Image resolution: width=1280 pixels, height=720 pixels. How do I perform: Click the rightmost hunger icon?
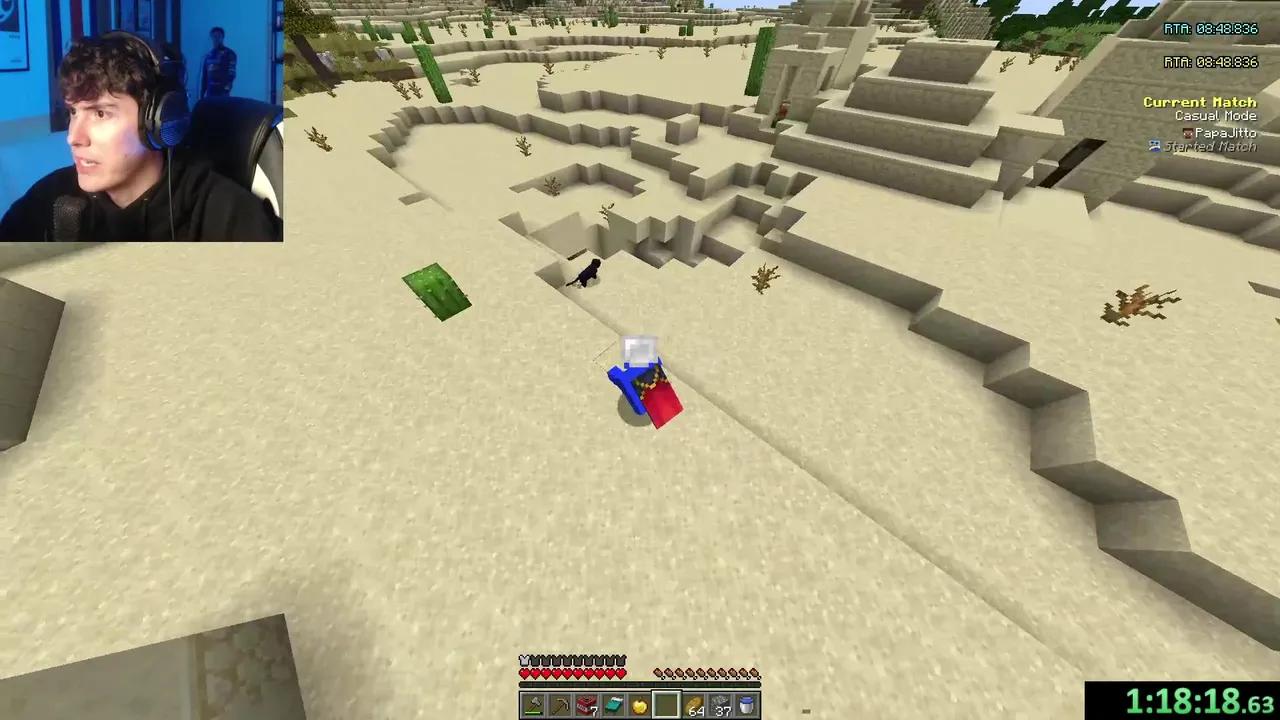click(x=753, y=673)
